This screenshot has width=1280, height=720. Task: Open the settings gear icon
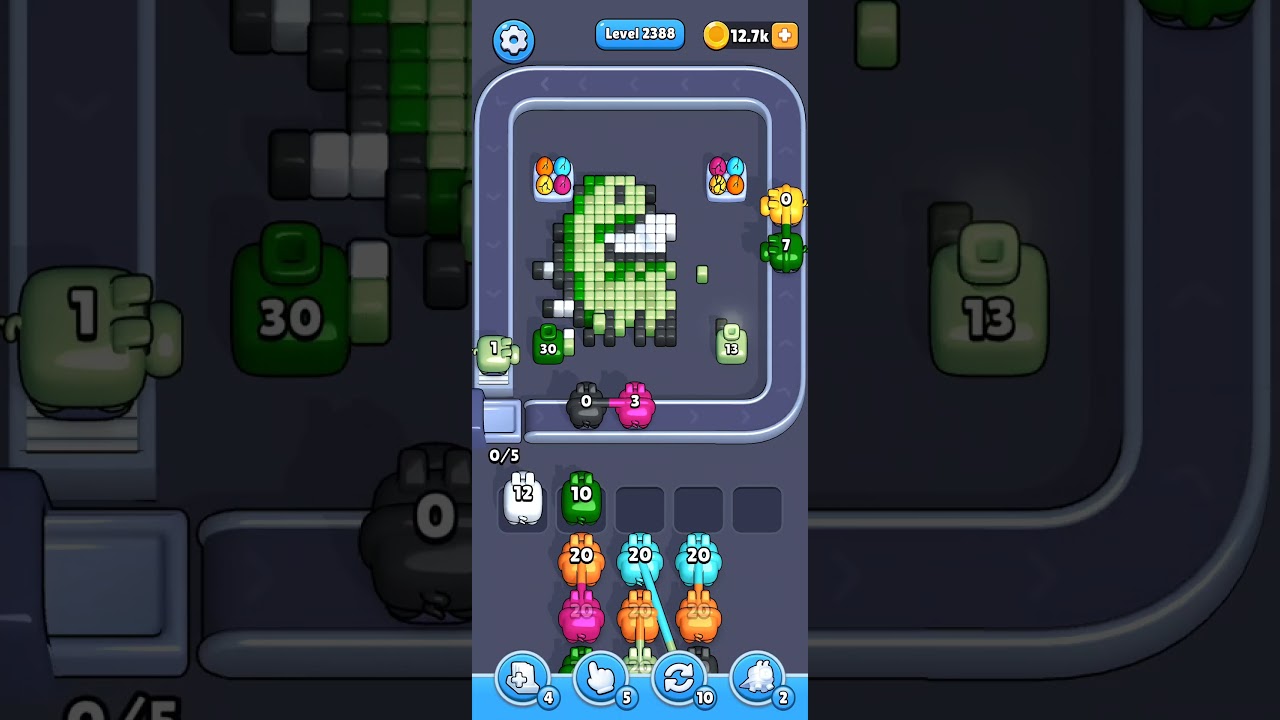pyautogui.click(x=514, y=41)
